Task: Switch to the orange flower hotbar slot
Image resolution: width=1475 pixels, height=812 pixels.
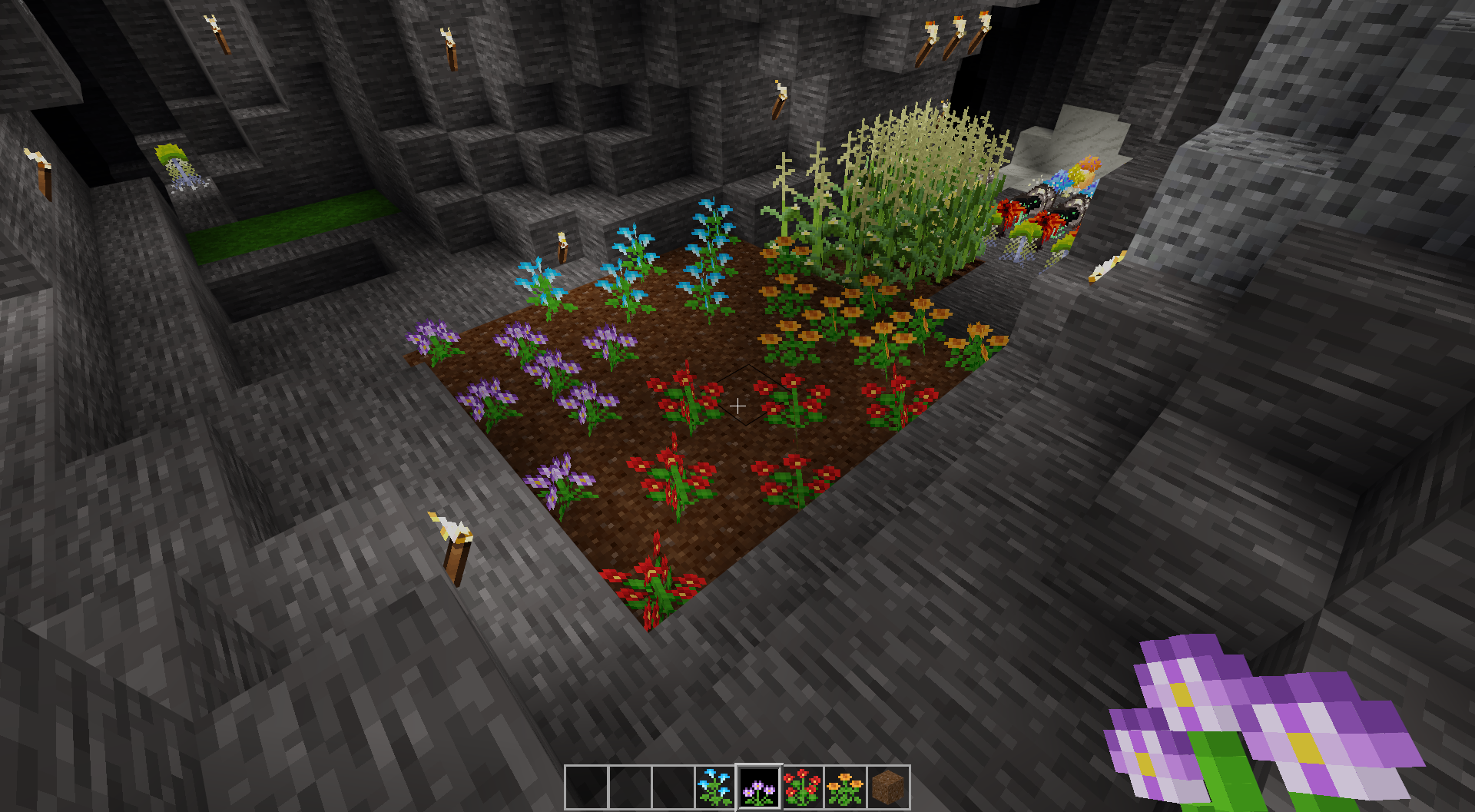Action: click(845, 787)
